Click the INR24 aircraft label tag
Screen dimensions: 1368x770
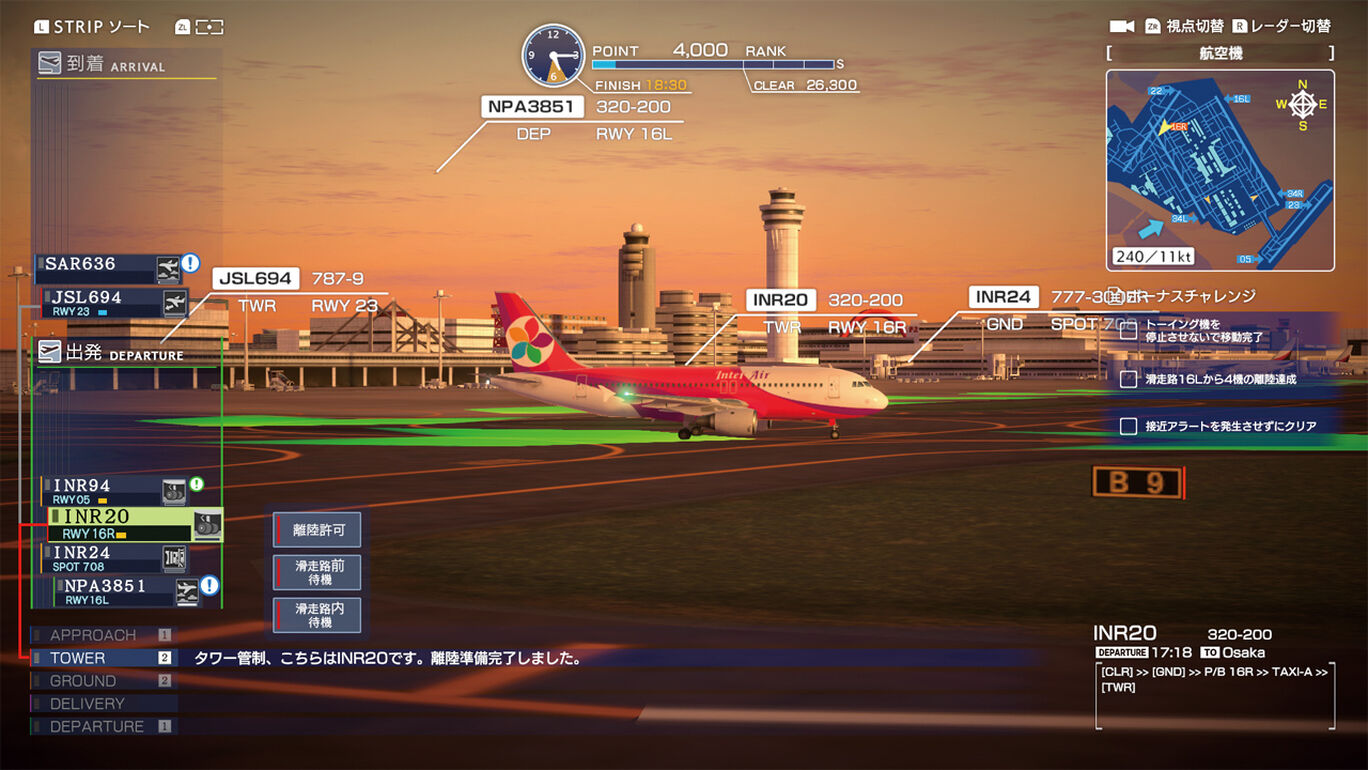tap(1004, 297)
